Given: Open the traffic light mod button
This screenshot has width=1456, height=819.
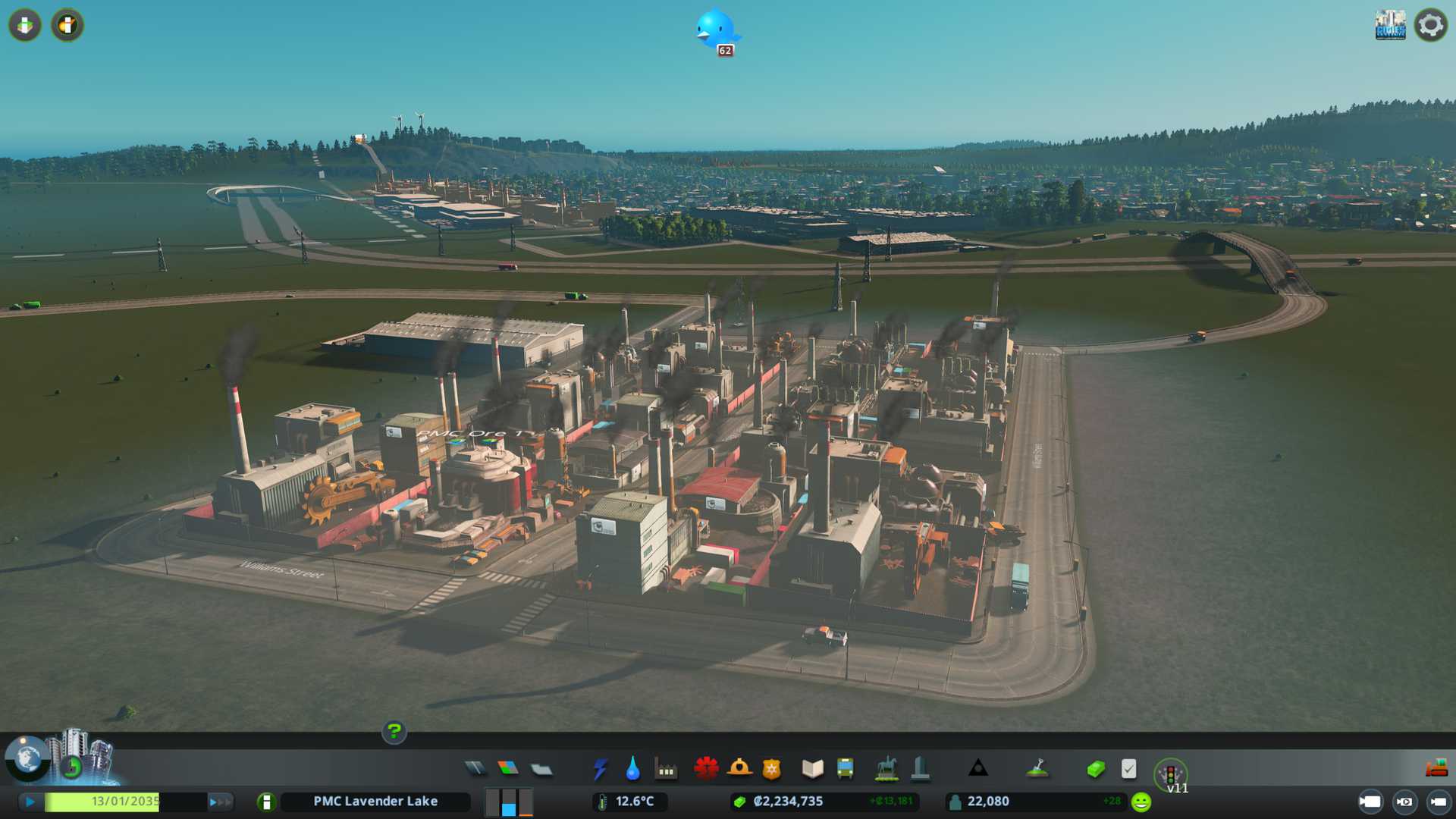Looking at the screenshot, I should coord(1170,773).
